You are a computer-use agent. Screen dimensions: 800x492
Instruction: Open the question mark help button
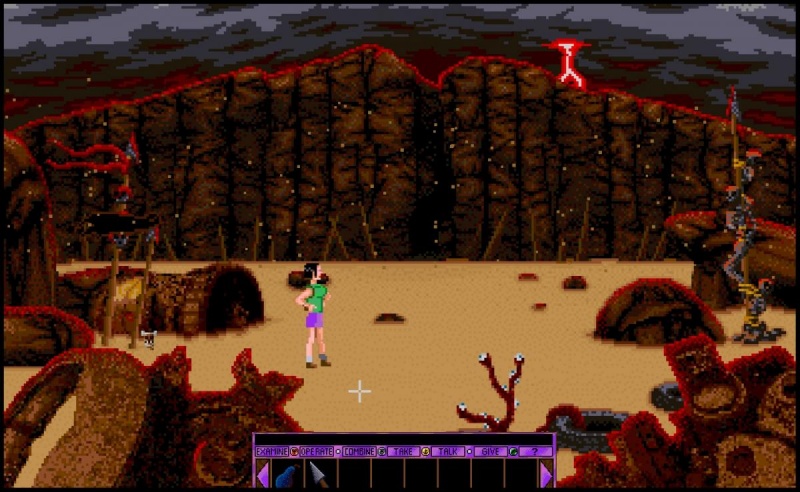(x=535, y=451)
